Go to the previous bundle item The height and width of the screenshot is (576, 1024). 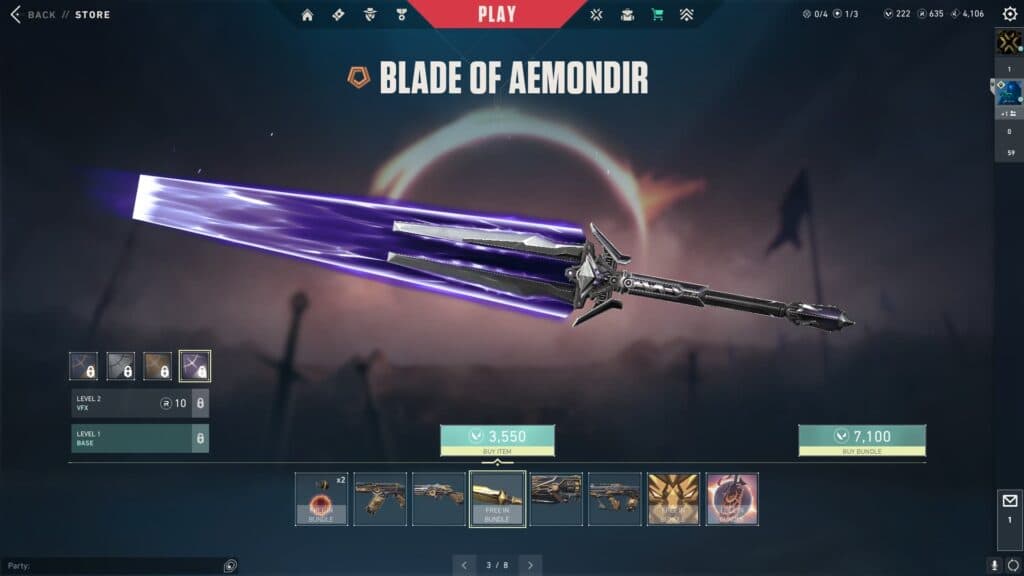(463, 565)
